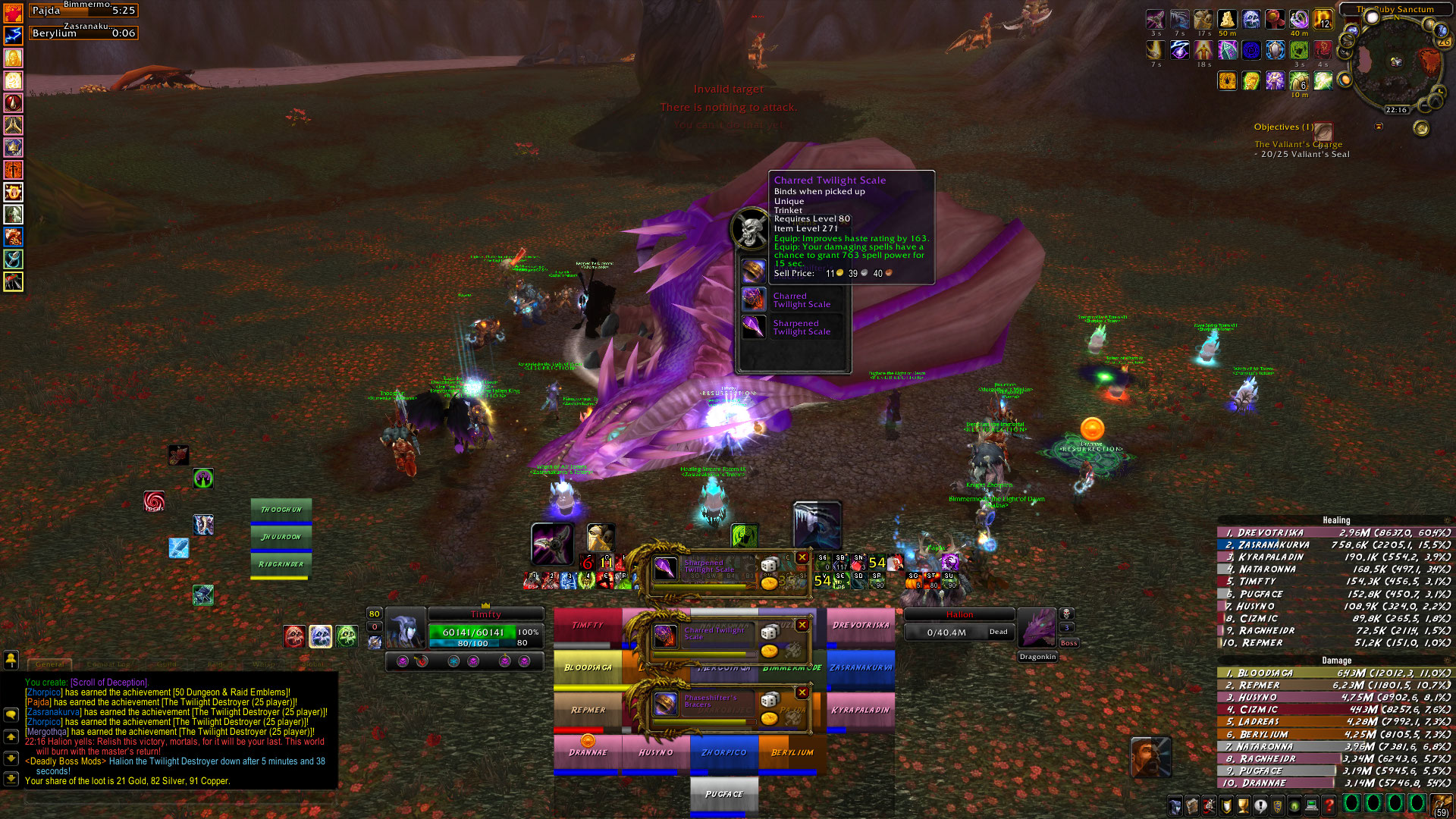Viewport: 1456px width, 819px height.
Task: Open the General chat tab
Action: point(50,664)
